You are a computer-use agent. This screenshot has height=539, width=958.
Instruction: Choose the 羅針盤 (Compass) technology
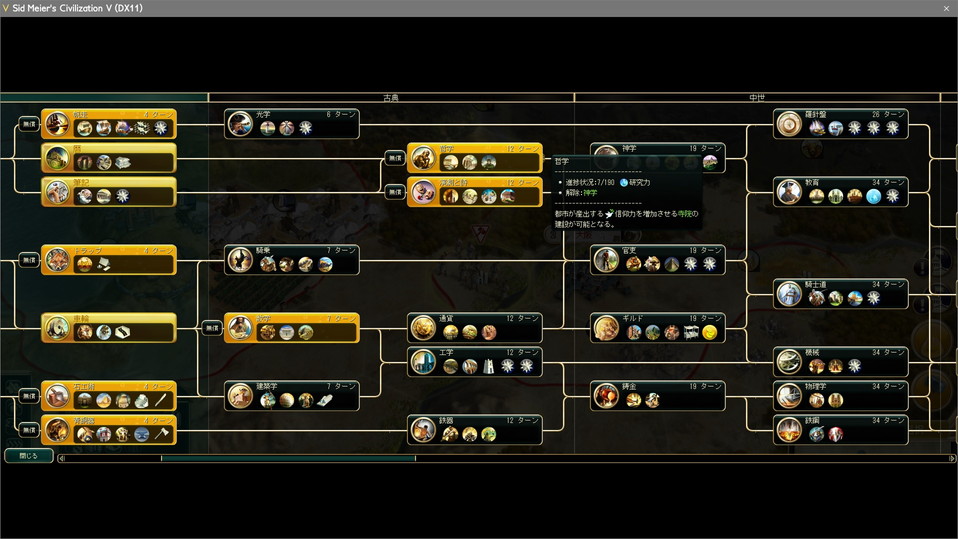(840, 123)
